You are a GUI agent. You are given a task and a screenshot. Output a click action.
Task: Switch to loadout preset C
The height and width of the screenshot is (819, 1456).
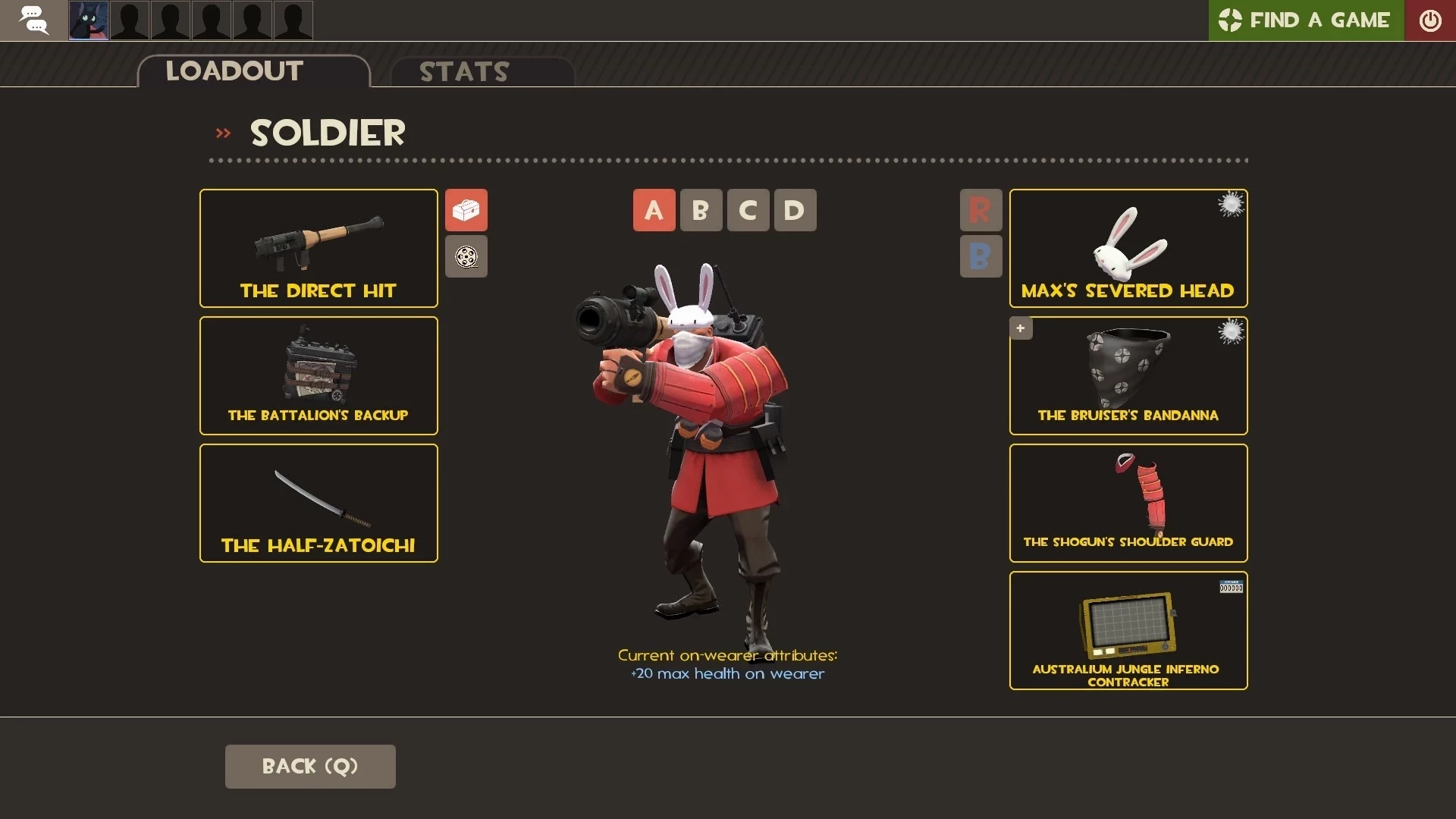click(748, 210)
